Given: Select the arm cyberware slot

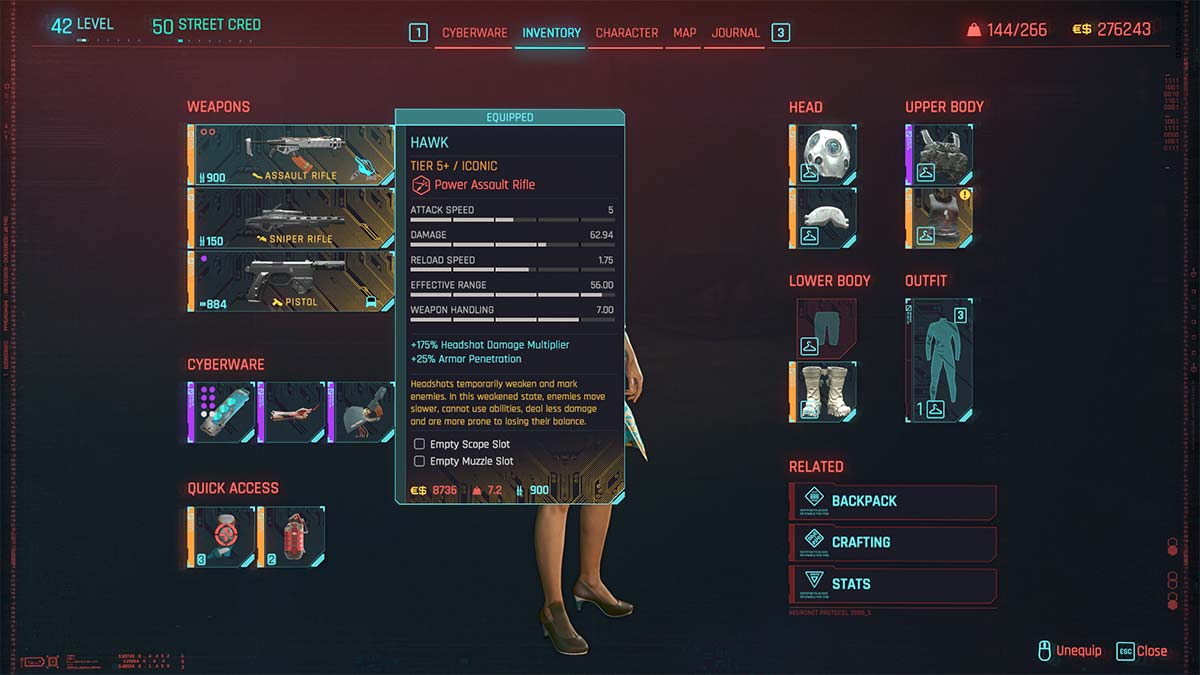Looking at the screenshot, I should (291, 412).
